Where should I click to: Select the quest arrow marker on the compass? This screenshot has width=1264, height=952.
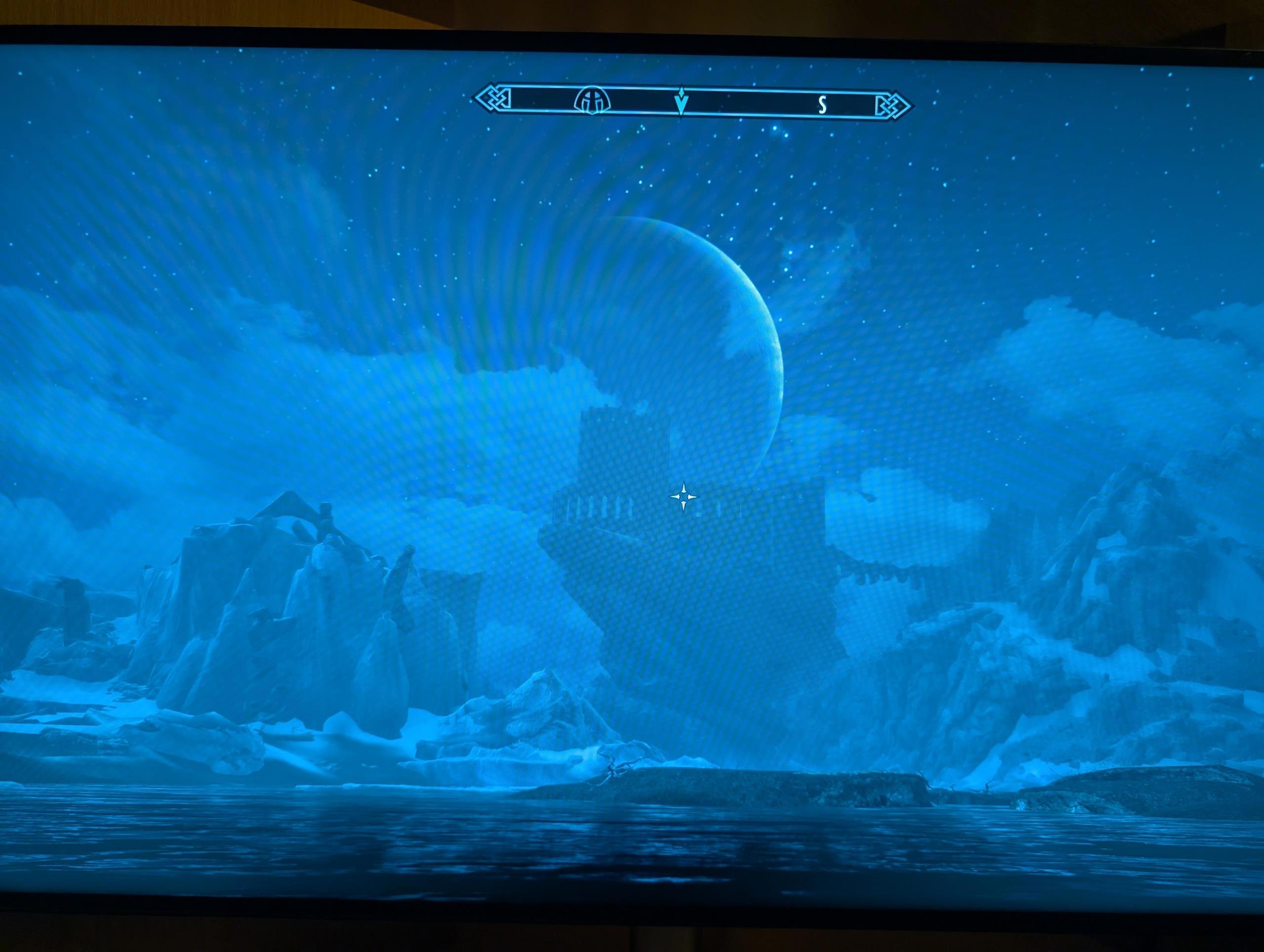680,103
